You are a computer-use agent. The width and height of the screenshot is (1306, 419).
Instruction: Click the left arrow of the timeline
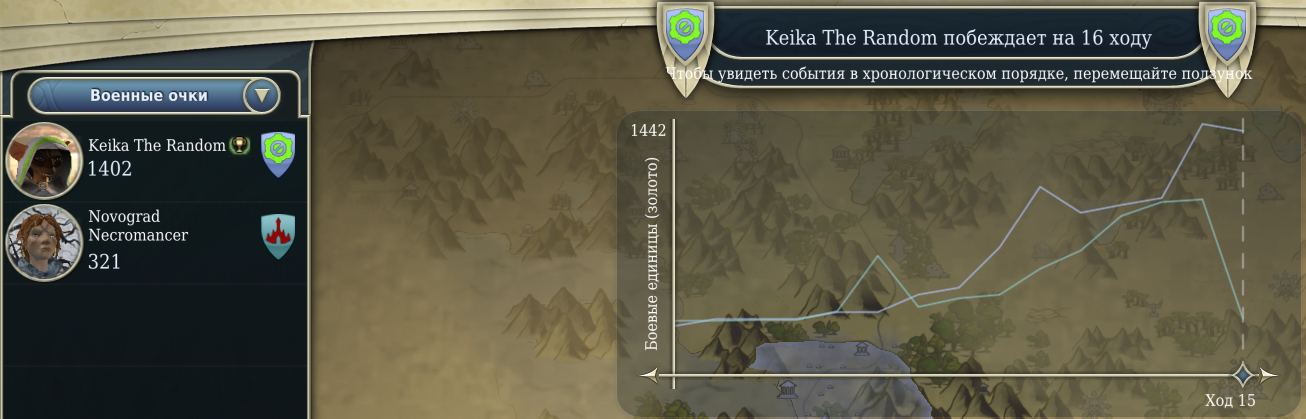tap(650, 376)
